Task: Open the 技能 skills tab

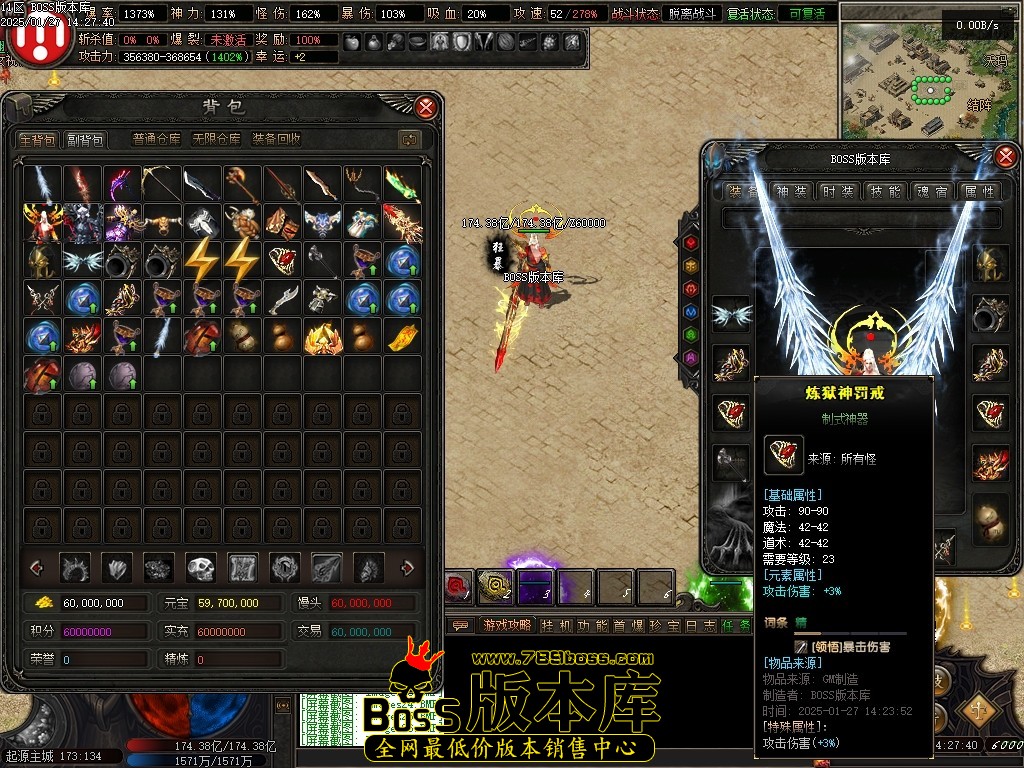Action: point(885,191)
